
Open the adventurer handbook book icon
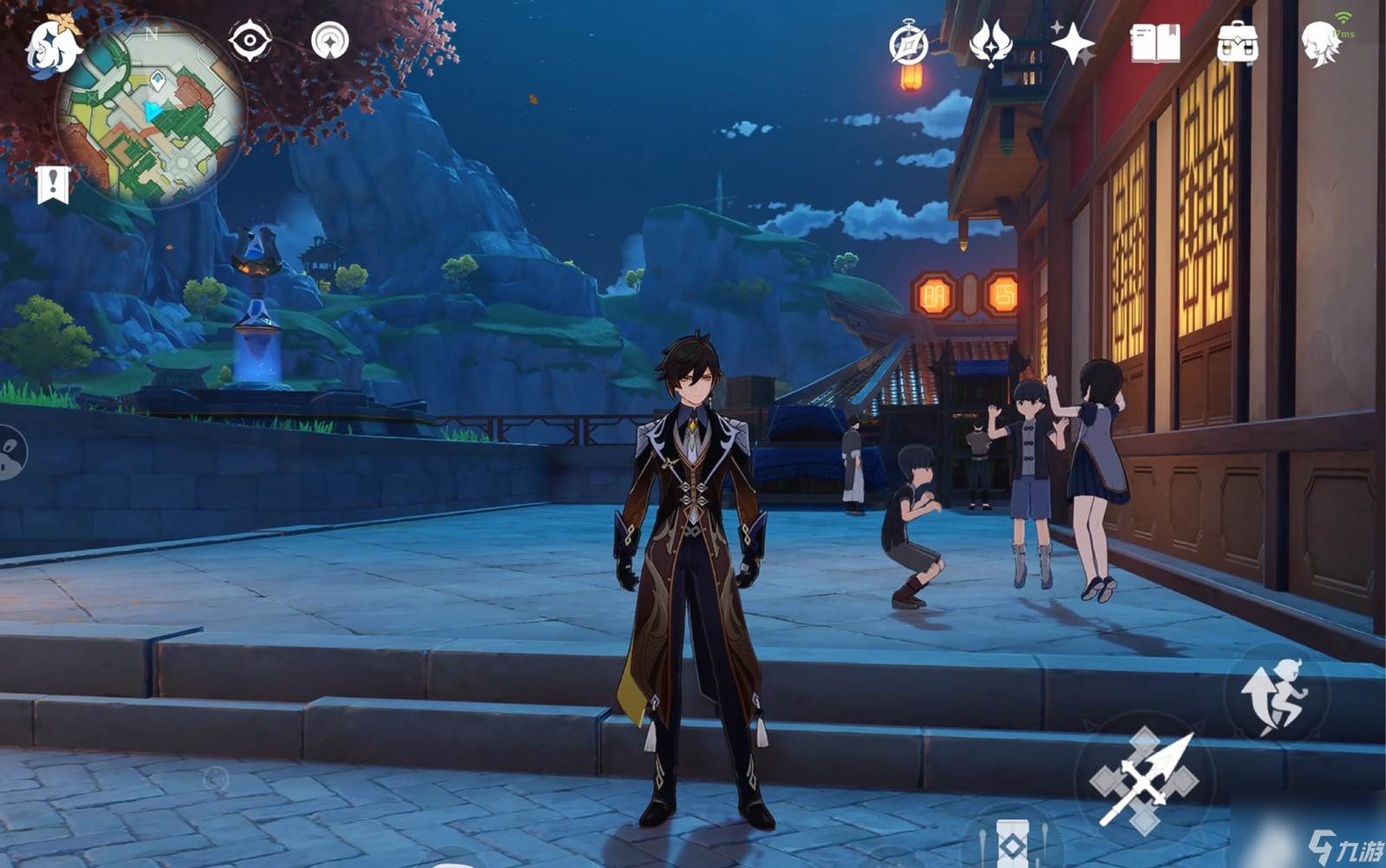coord(1155,43)
